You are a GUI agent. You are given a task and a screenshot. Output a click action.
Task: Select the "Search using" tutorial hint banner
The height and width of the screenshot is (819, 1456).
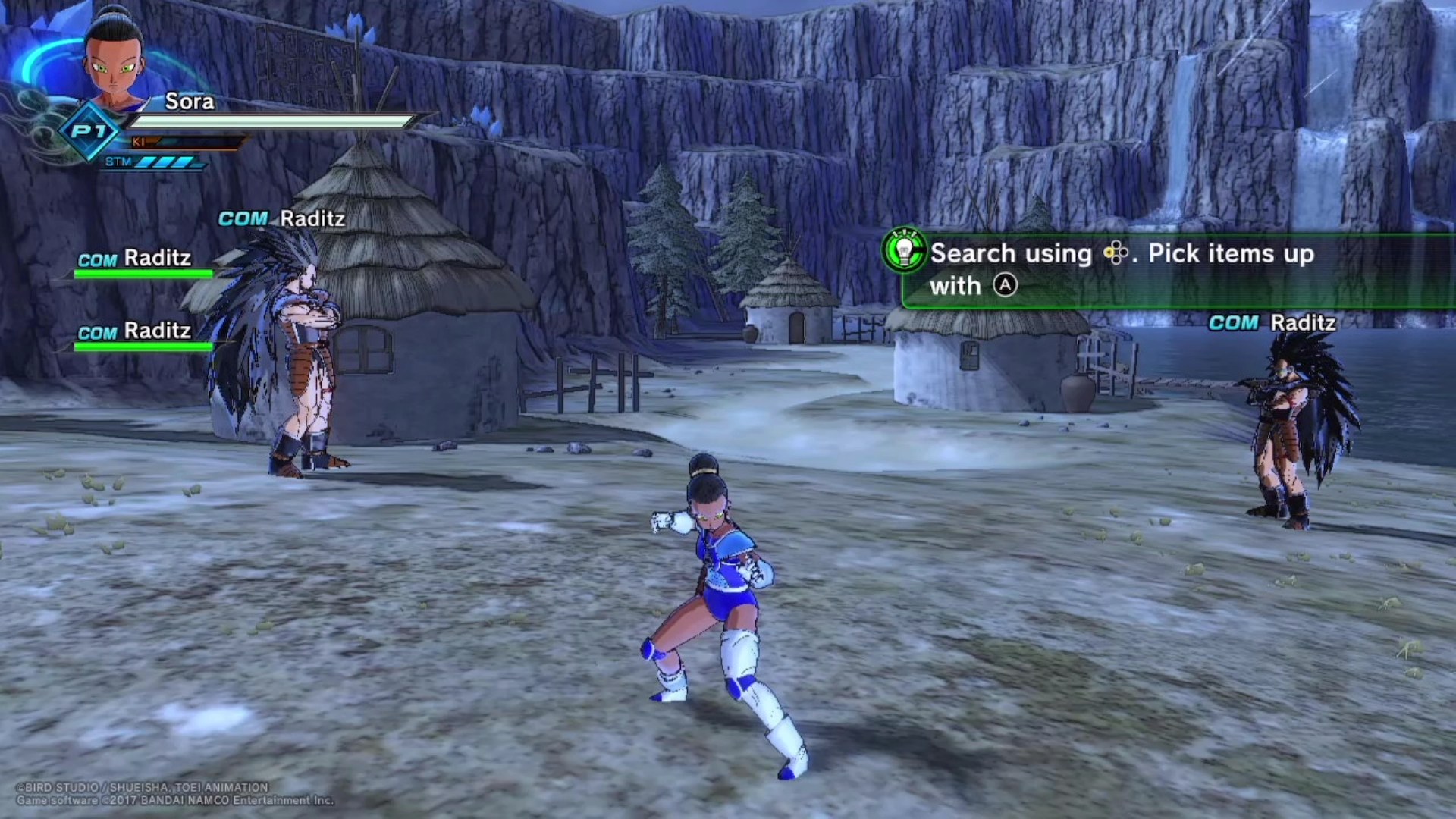tap(1175, 270)
